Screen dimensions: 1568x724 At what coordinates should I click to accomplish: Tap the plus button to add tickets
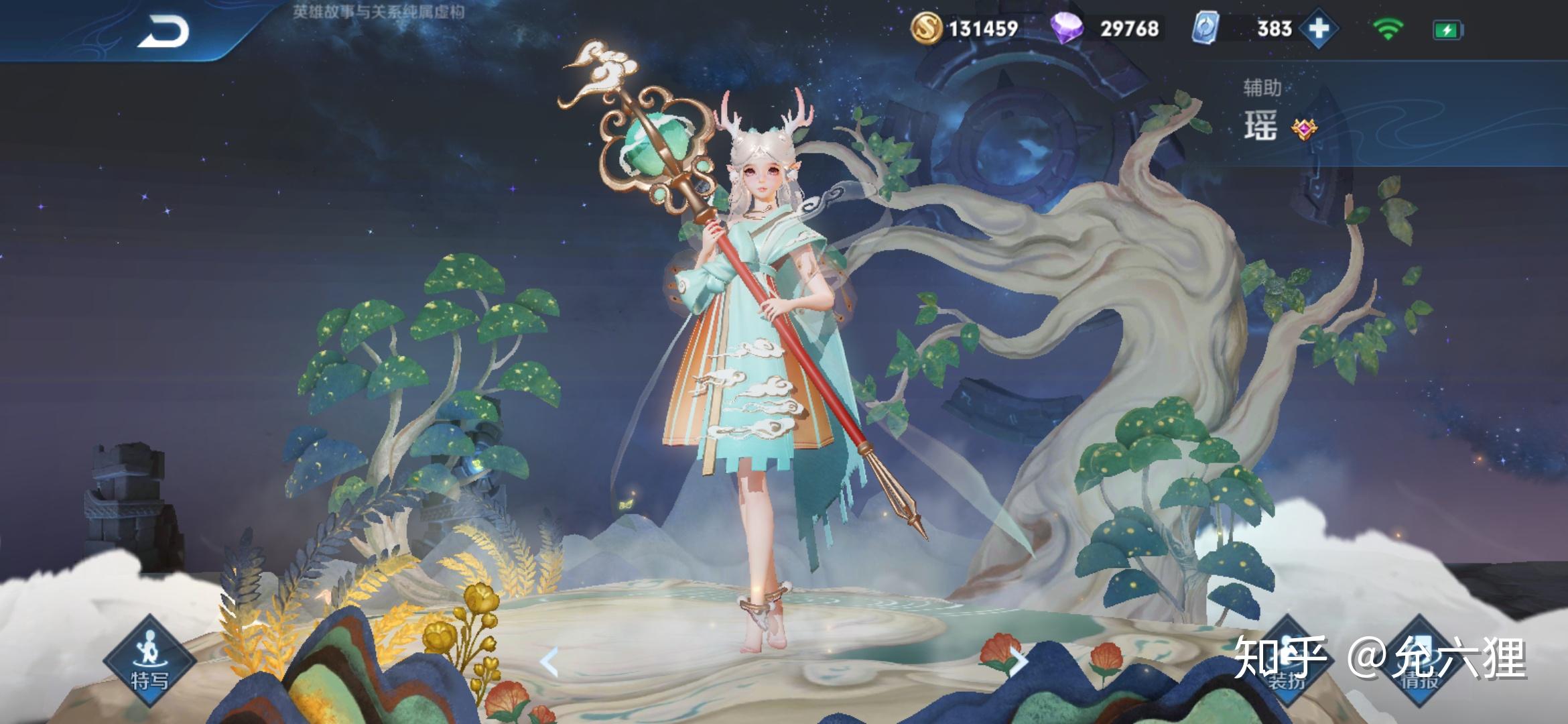(x=1318, y=29)
